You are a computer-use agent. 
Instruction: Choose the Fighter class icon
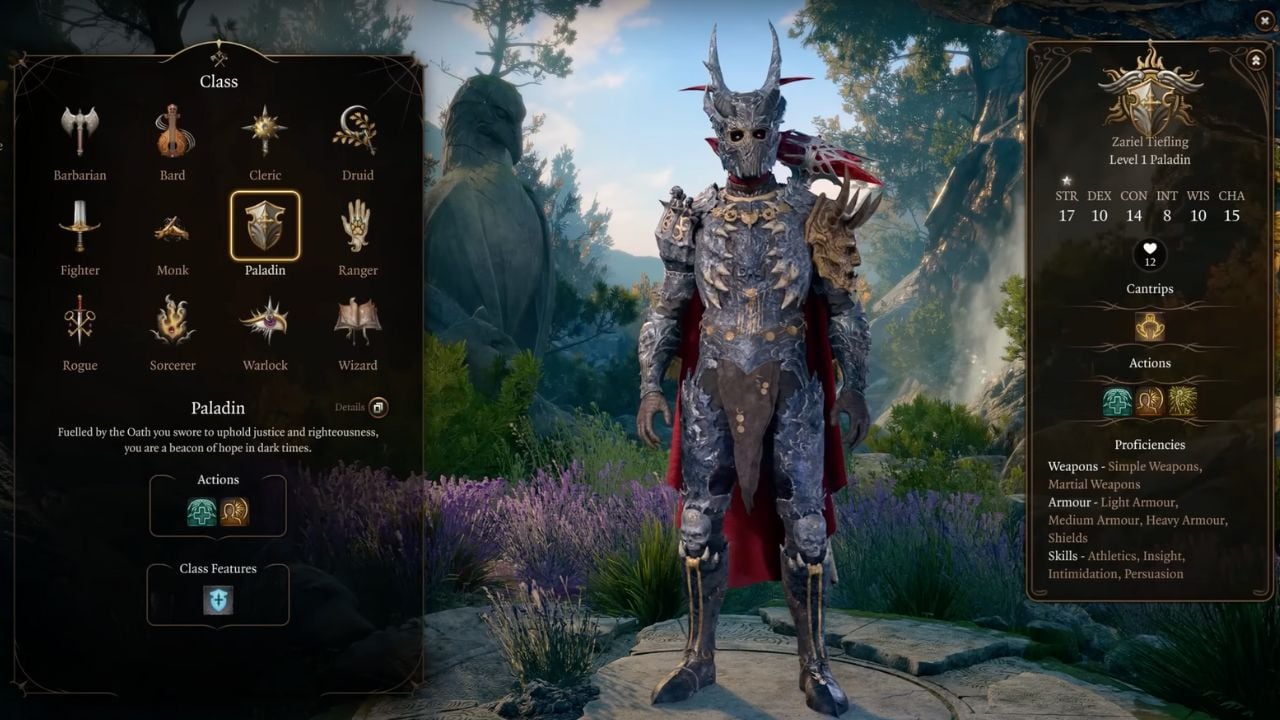(x=80, y=228)
